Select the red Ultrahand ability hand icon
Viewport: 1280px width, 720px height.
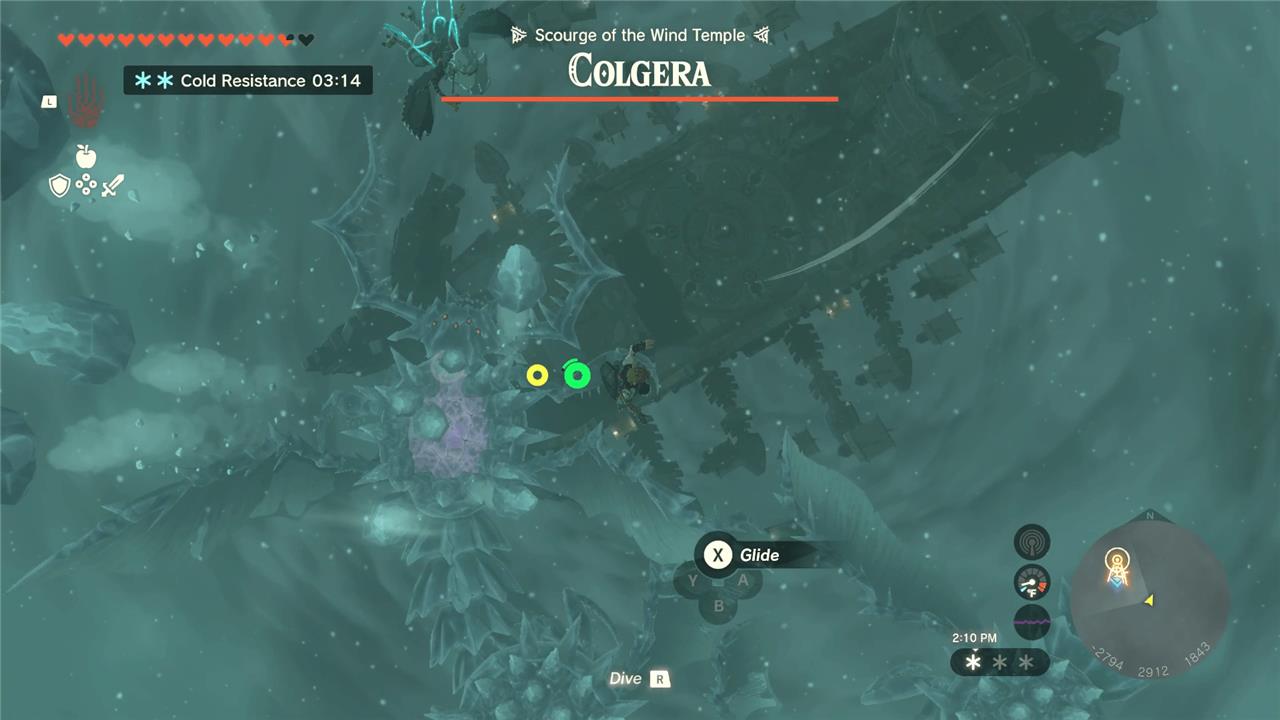point(85,101)
